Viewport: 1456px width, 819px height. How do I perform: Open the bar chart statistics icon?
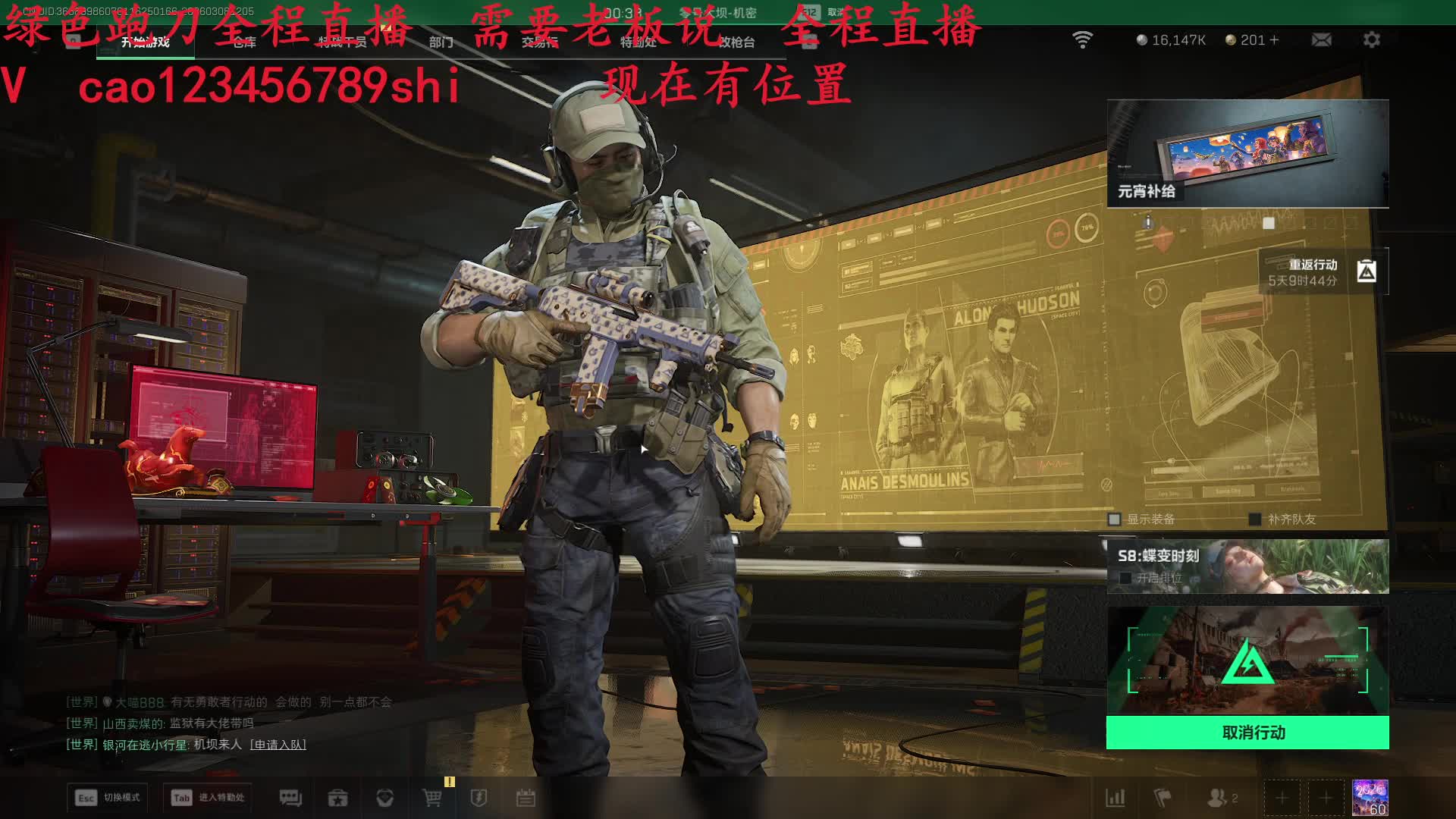pos(1116,798)
